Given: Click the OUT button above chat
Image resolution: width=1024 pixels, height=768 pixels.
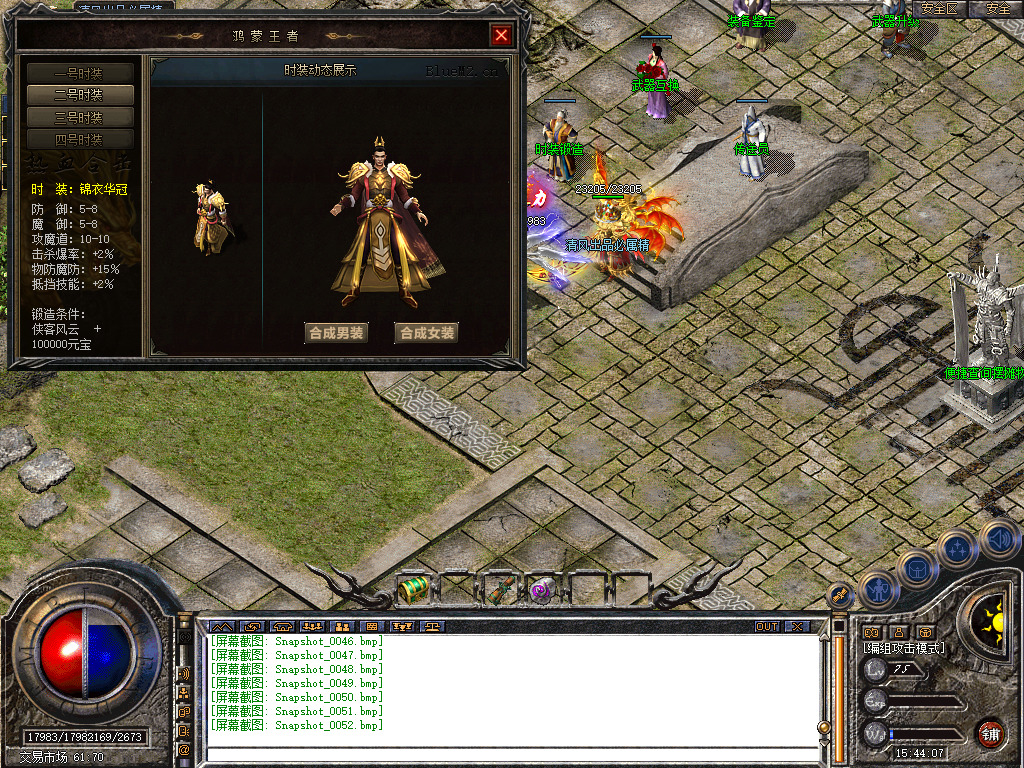Looking at the screenshot, I should point(766,626).
